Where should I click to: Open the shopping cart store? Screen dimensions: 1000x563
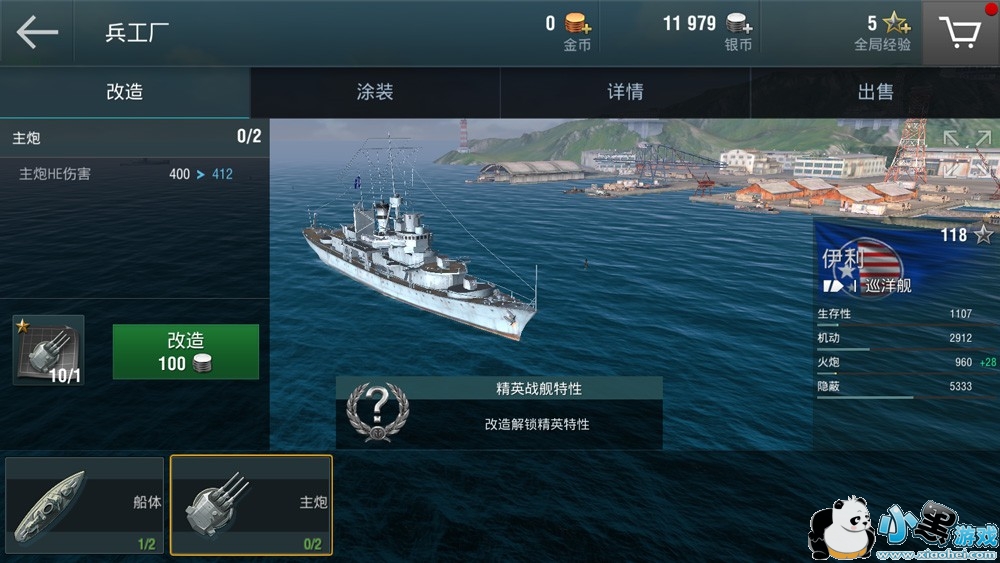[x=960, y=33]
